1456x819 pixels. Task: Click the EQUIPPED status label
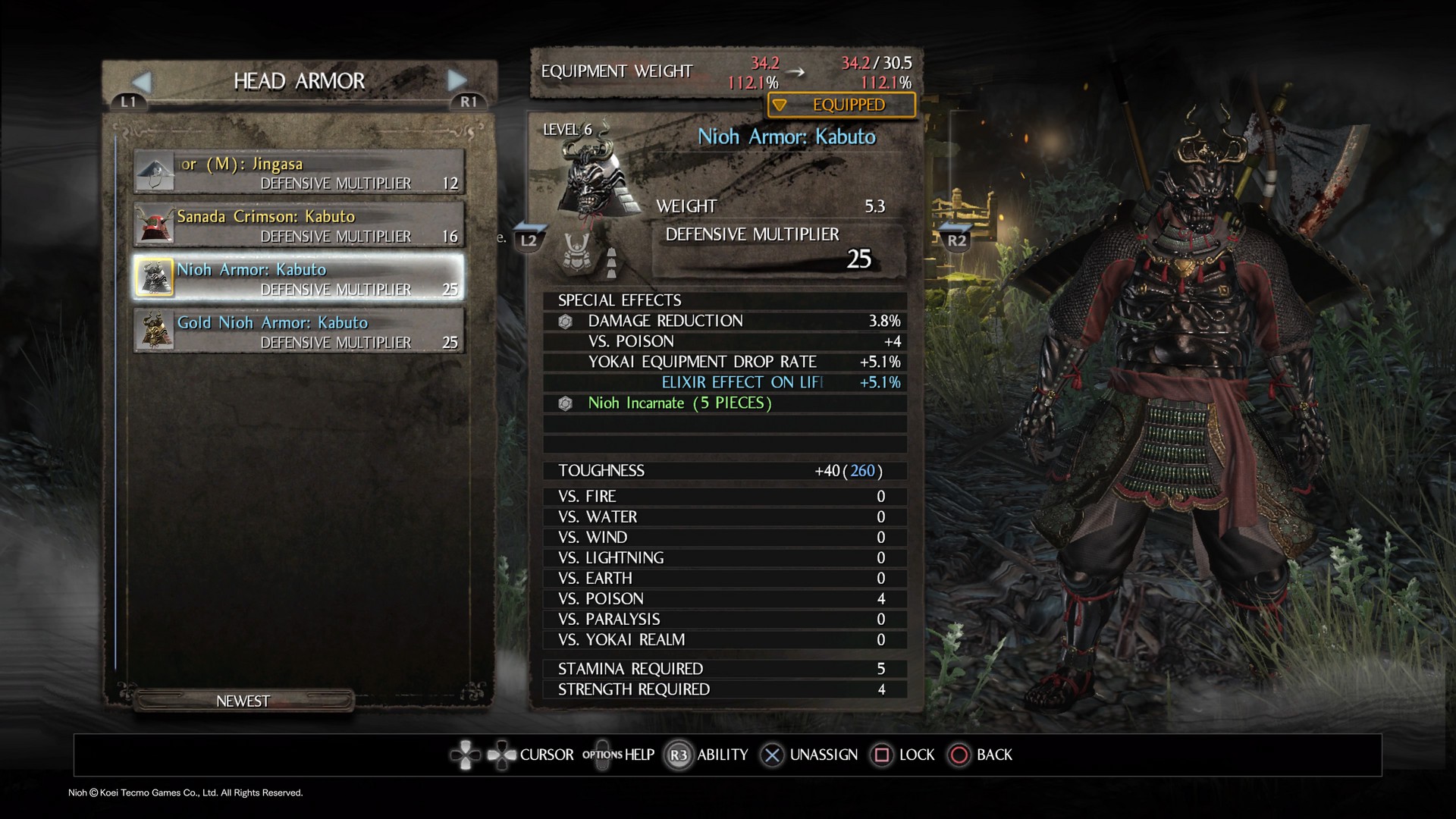pyautogui.click(x=842, y=105)
